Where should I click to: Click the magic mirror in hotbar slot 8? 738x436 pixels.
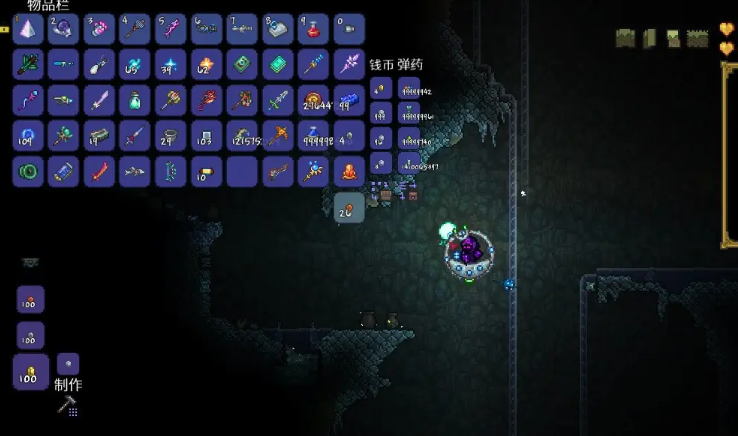(277, 28)
